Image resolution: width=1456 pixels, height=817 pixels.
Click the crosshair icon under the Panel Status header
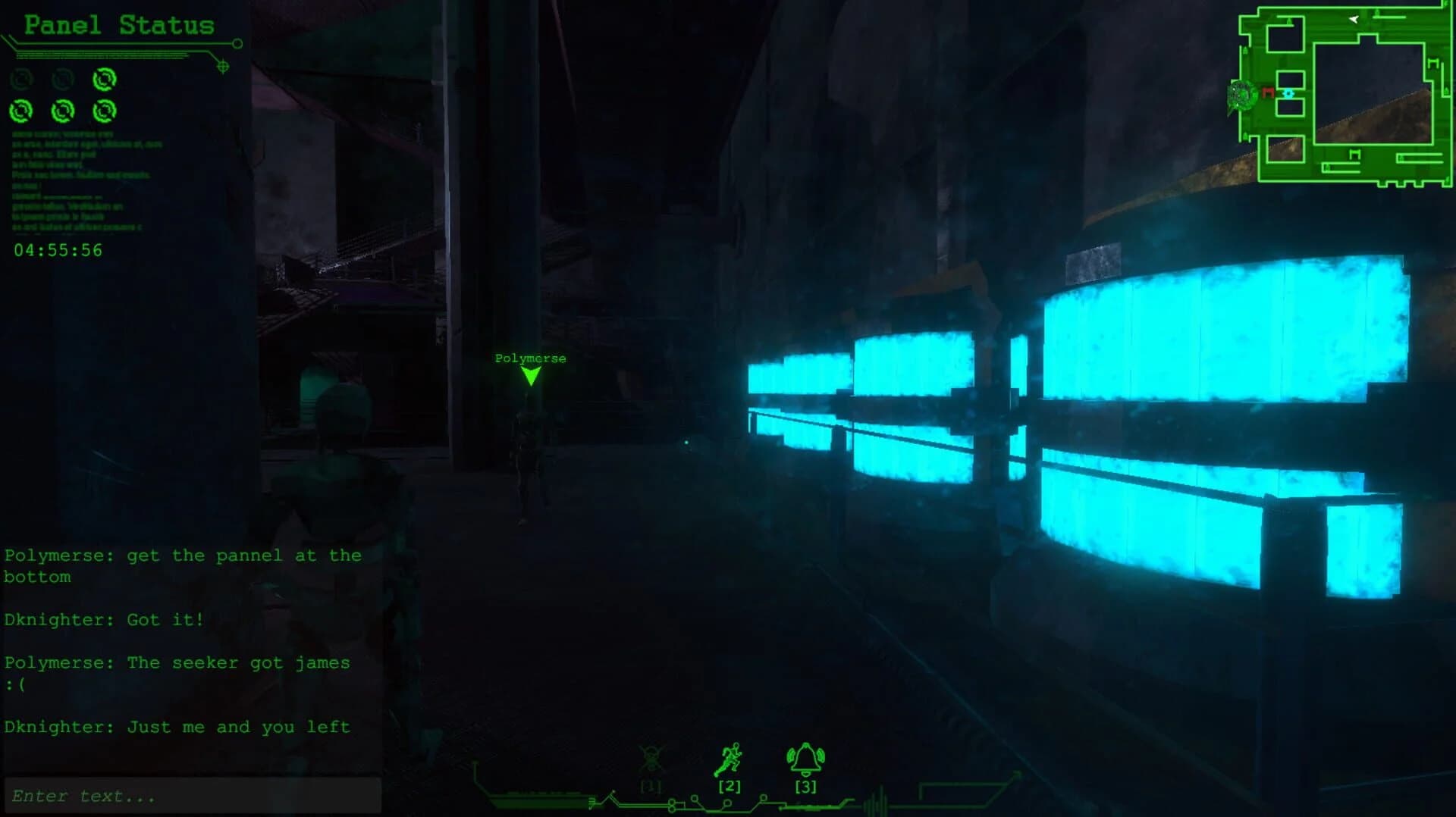(x=224, y=66)
